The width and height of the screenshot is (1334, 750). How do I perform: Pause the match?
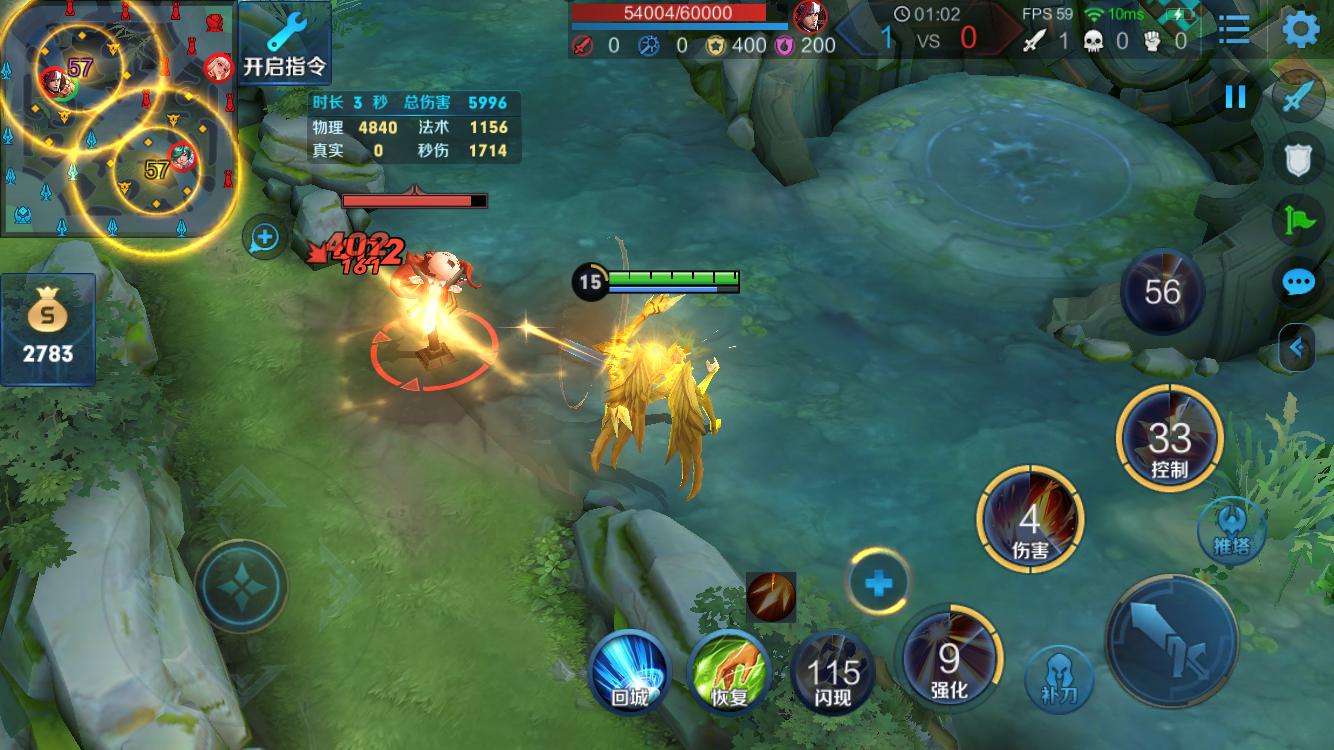point(1236,97)
